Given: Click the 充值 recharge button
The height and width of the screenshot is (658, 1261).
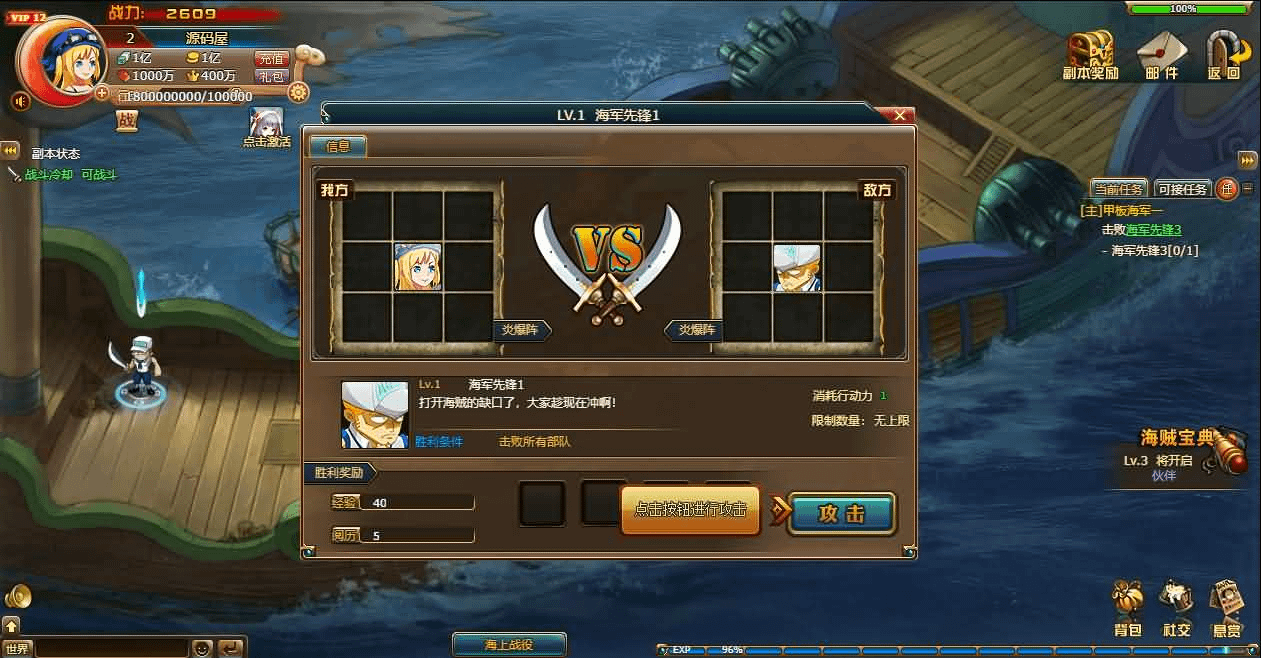Looking at the screenshot, I should [x=271, y=58].
